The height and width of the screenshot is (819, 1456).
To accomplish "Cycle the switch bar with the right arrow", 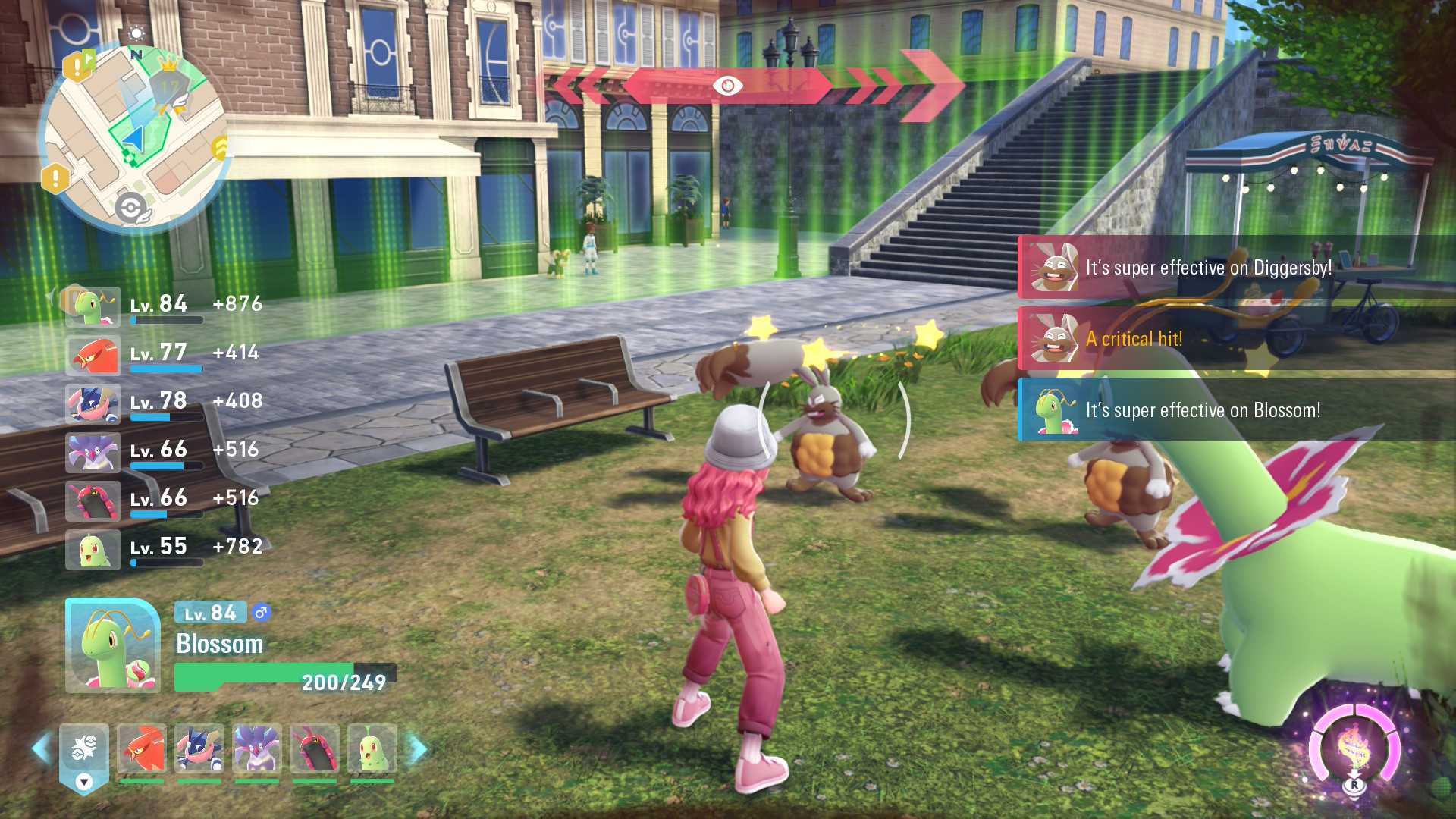I will coord(417,748).
